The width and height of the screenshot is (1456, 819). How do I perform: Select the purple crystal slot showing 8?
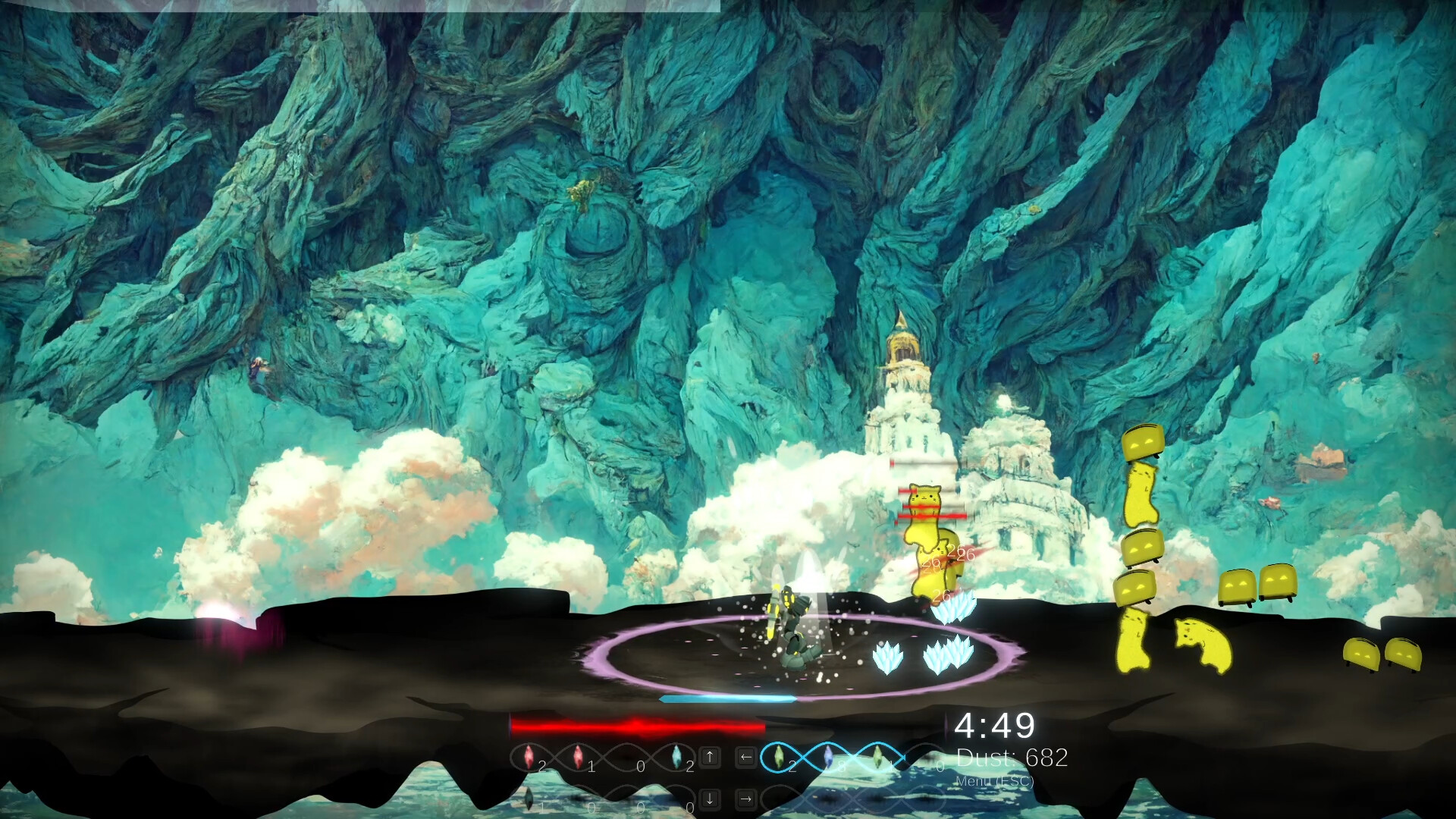pyautogui.click(x=829, y=755)
